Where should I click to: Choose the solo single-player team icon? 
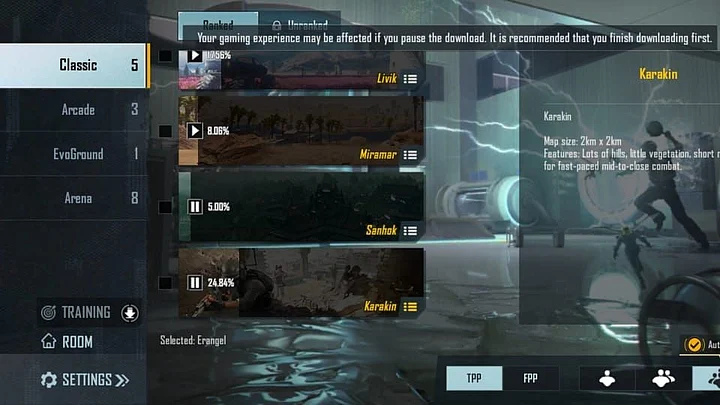[606, 378]
